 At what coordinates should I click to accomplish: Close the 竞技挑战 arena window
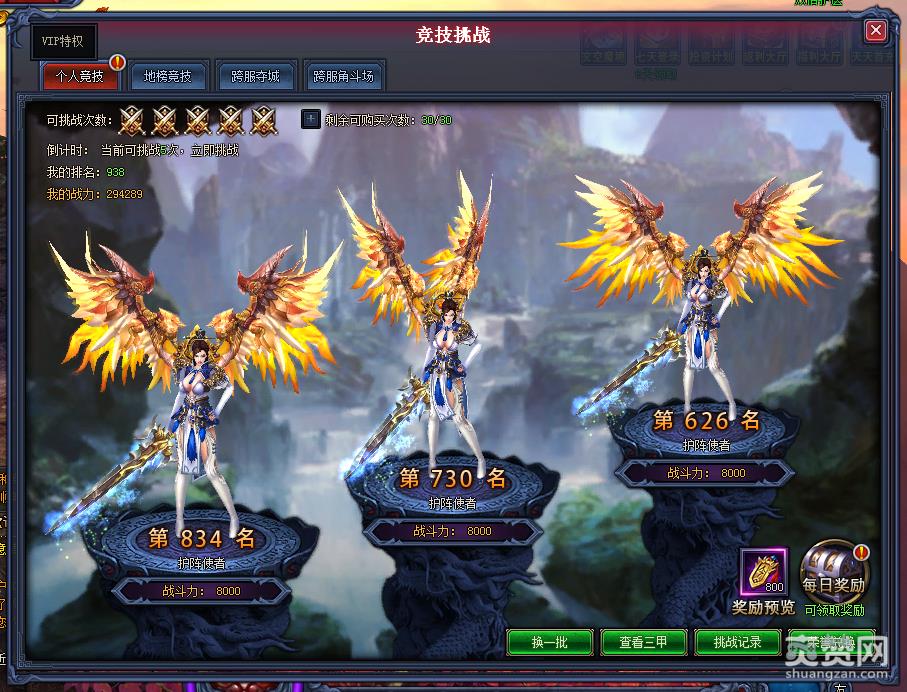coord(875,31)
